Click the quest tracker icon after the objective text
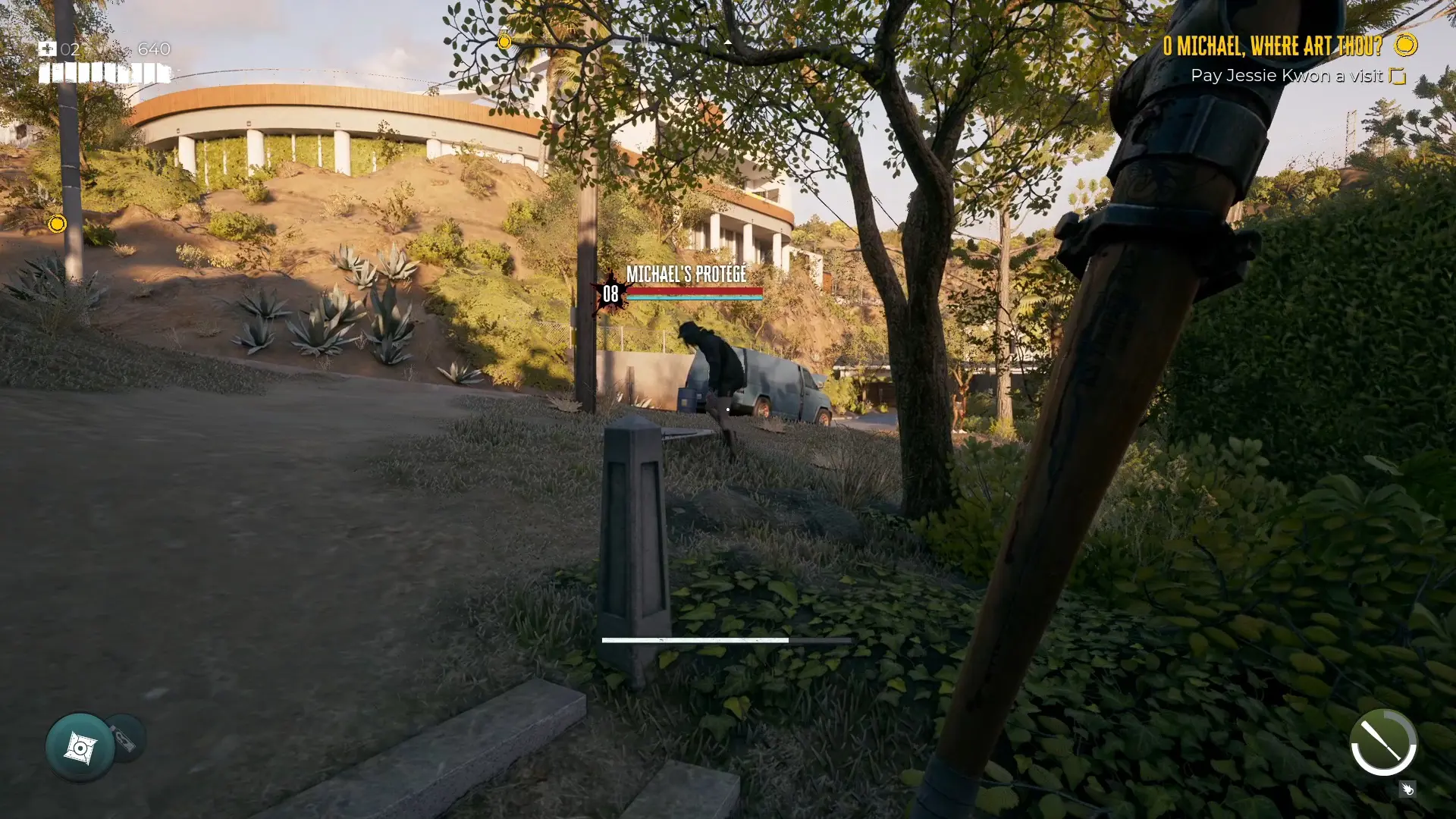This screenshot has width=1456, height=819. 1398,76
